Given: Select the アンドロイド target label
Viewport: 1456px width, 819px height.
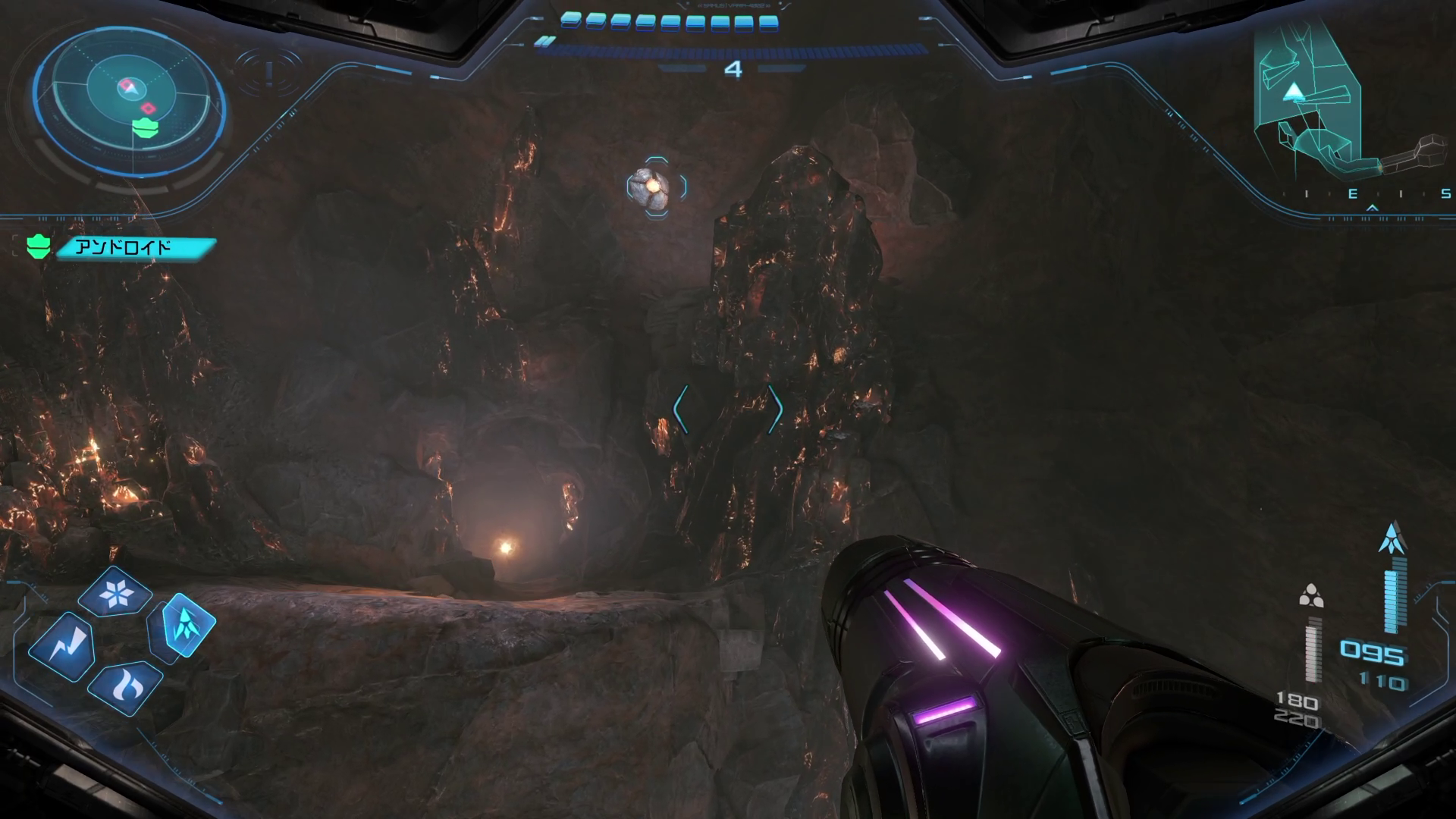Looking at the screenshot, I should click(135, 247).
